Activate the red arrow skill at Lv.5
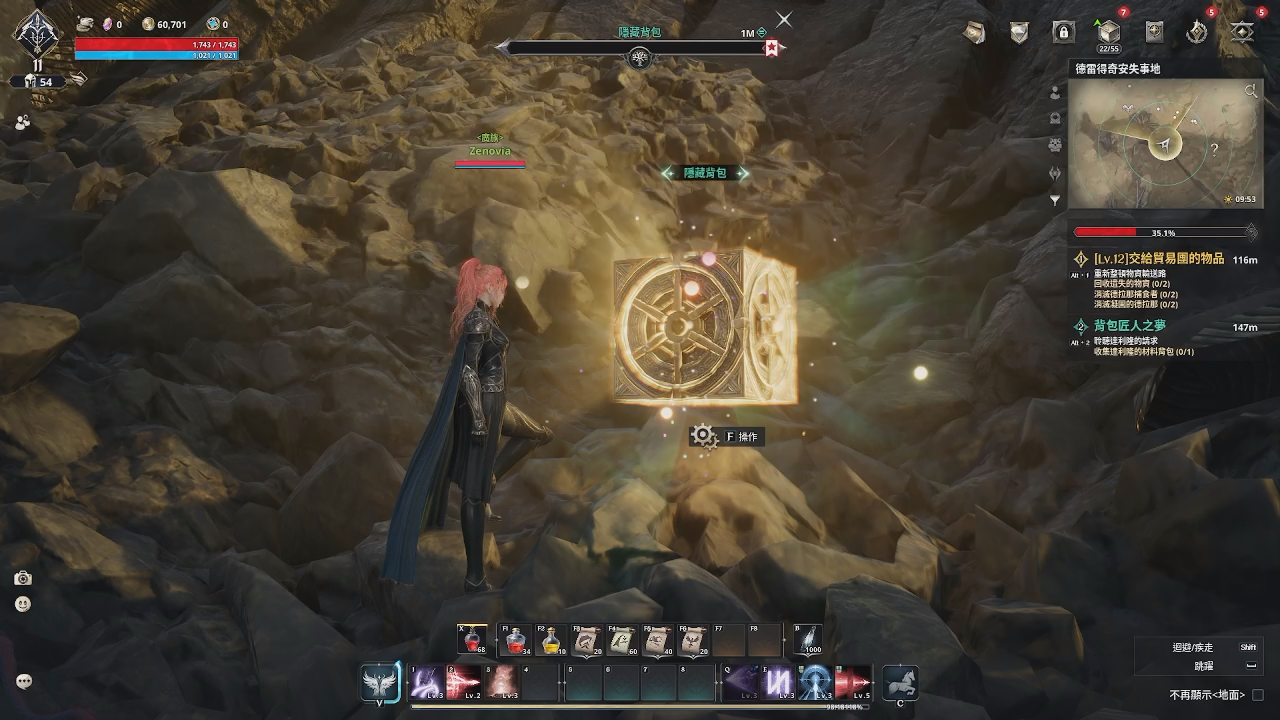Screen dimensions: 1280x720 853,682
